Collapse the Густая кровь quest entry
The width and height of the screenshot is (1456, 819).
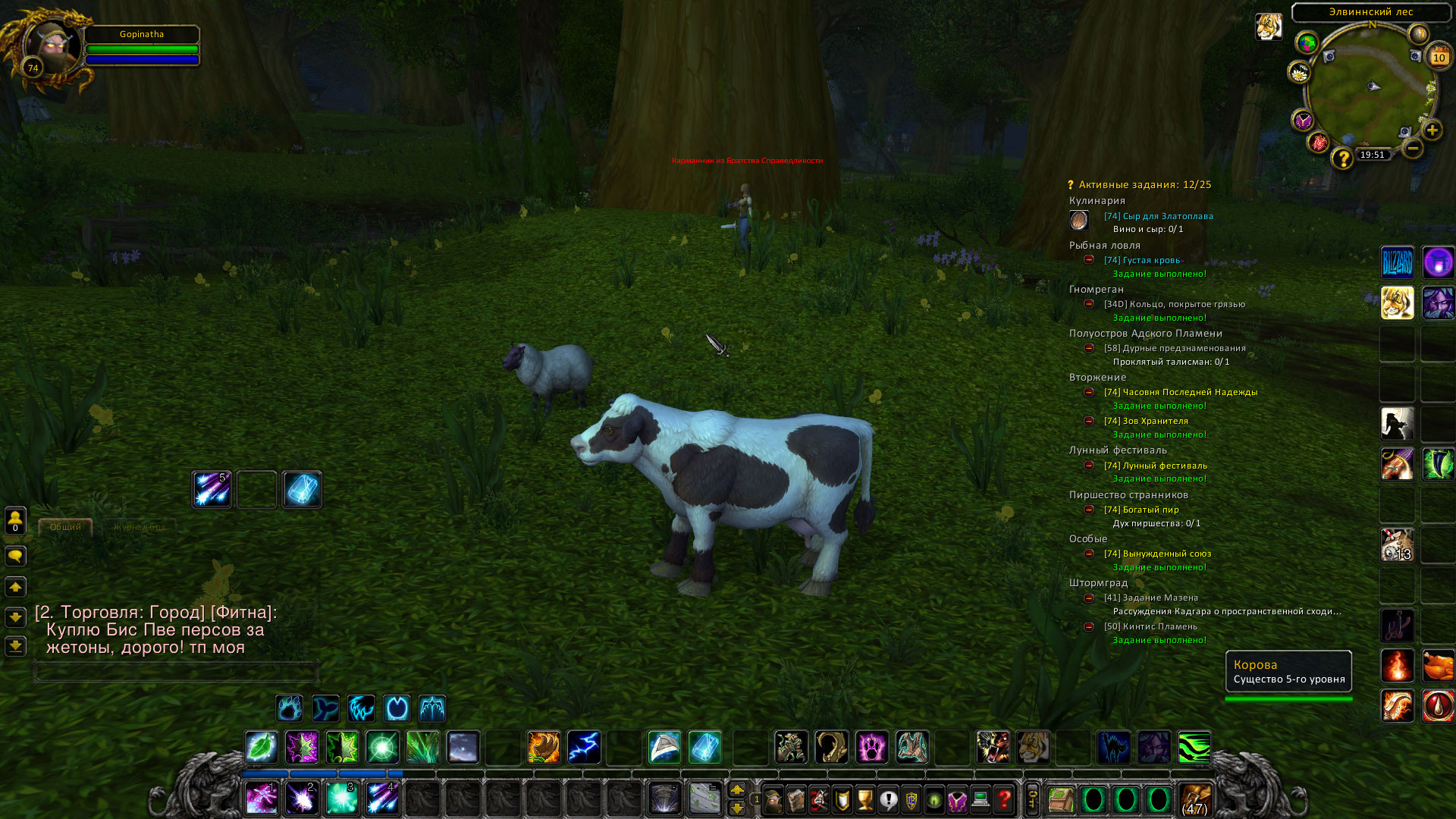point(1090,260)
